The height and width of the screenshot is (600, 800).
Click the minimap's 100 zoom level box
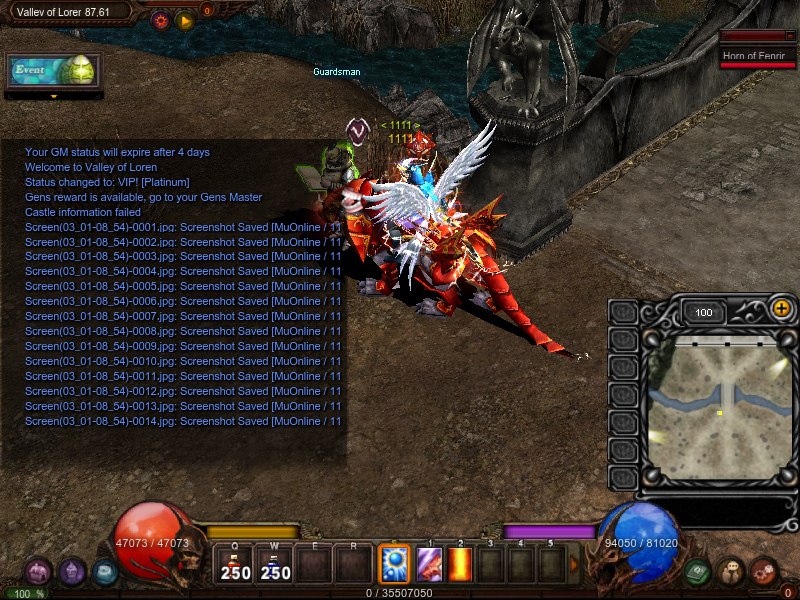coord(704,313)
